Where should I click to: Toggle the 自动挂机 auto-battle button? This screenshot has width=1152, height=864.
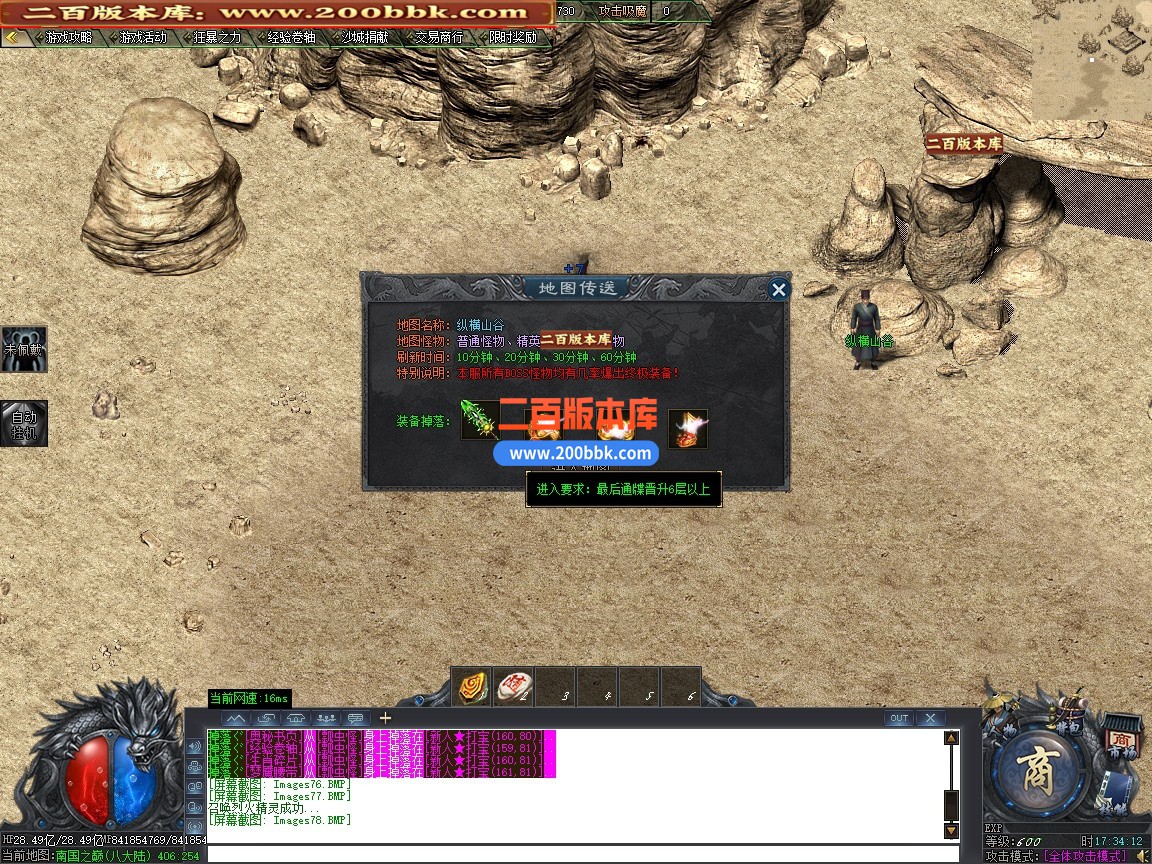tap(23, 423)
